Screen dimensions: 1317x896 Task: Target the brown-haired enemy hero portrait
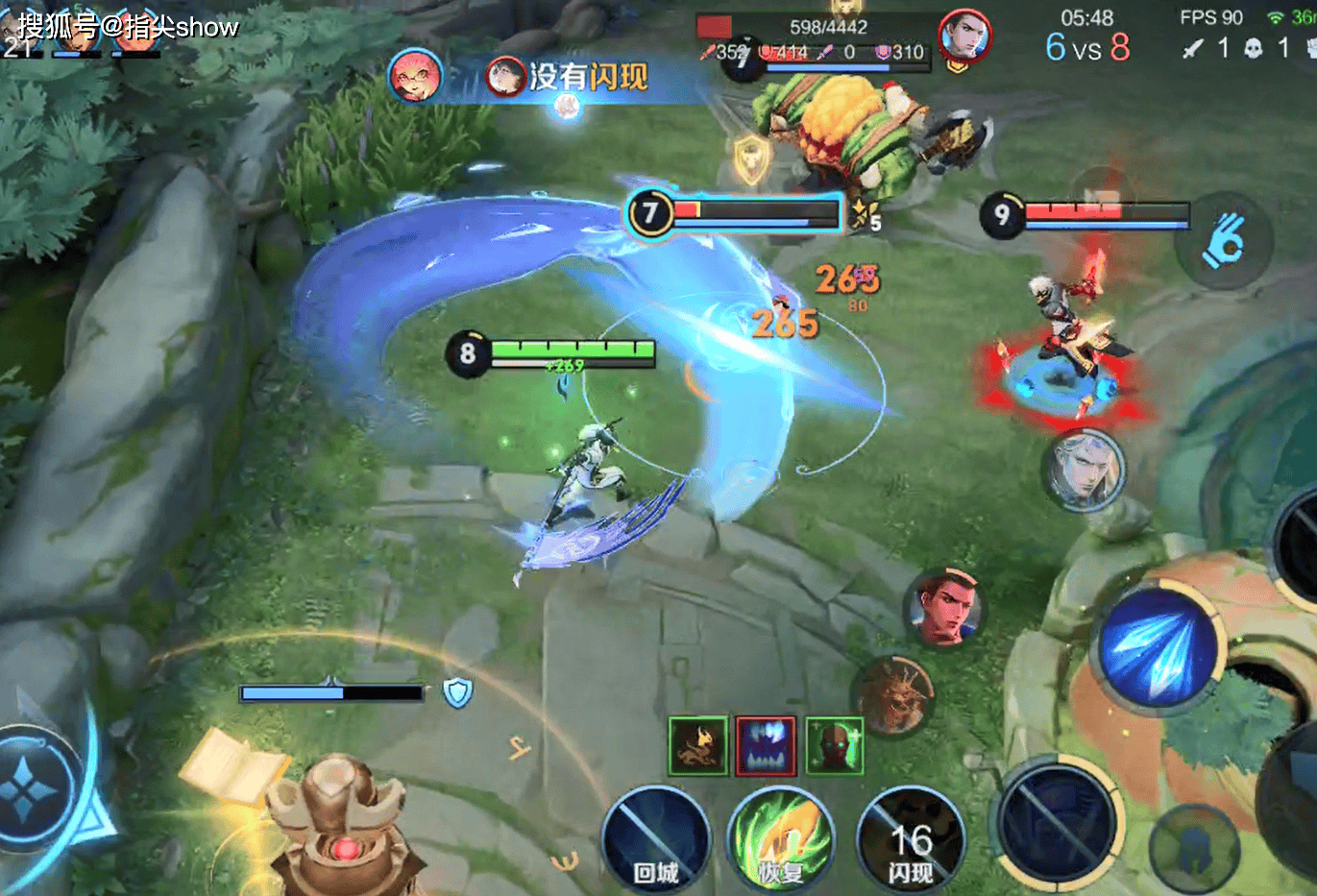(944, 608)
